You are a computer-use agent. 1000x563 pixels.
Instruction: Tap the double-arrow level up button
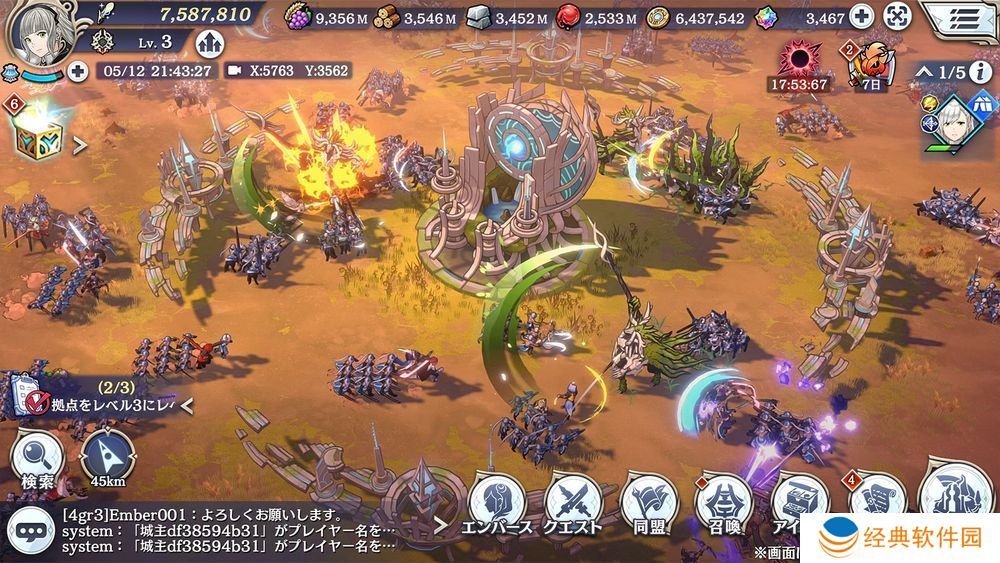[x=209, y=42]
